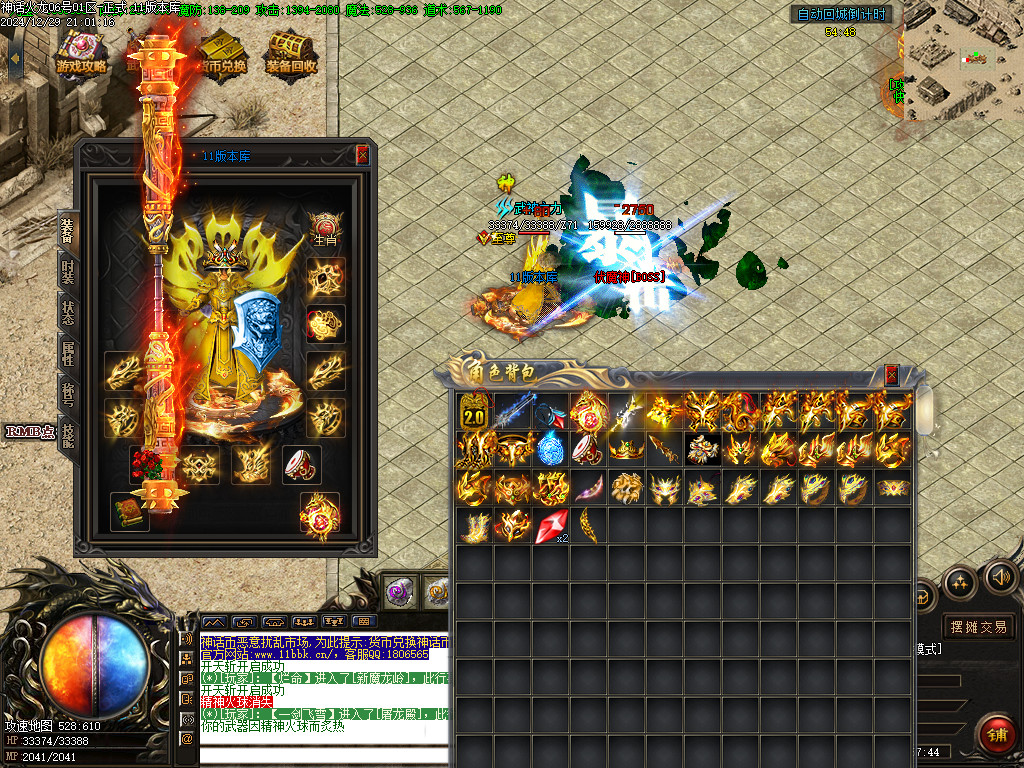1024x768 pixels.
Task: Close the 角色背包 backpack window
Action: (x=892, y=375)
